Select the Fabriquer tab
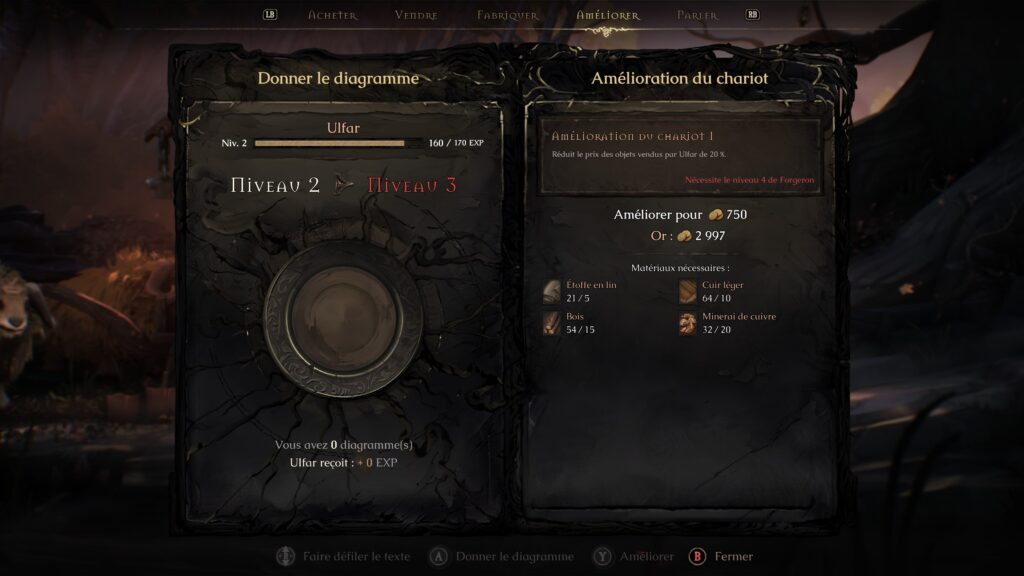1024x576 pixels. pyautogui.click(x=508, y=15)
